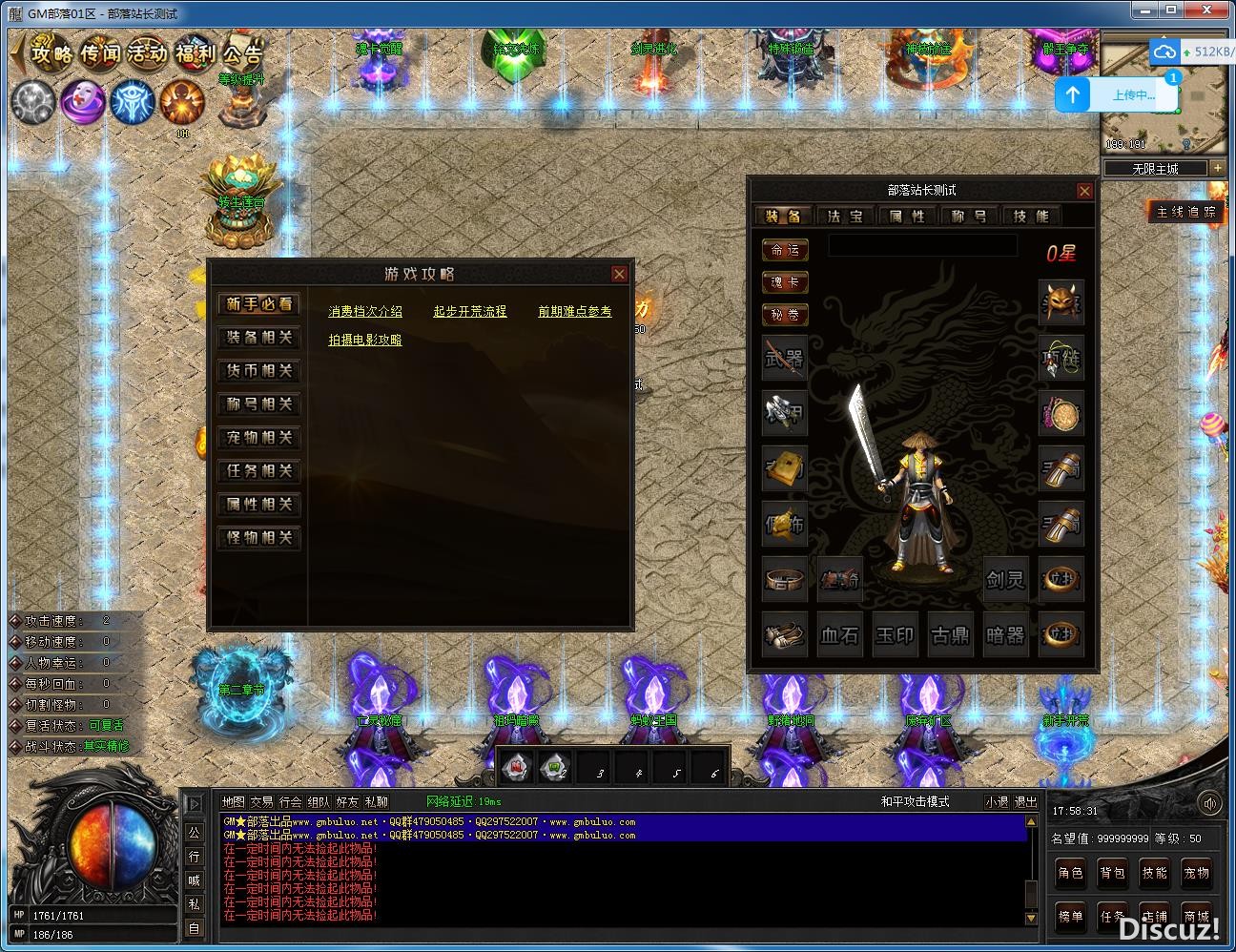Open the 福利 menu icon
This screenshot has width=1236, height=952.
[196, 52]
